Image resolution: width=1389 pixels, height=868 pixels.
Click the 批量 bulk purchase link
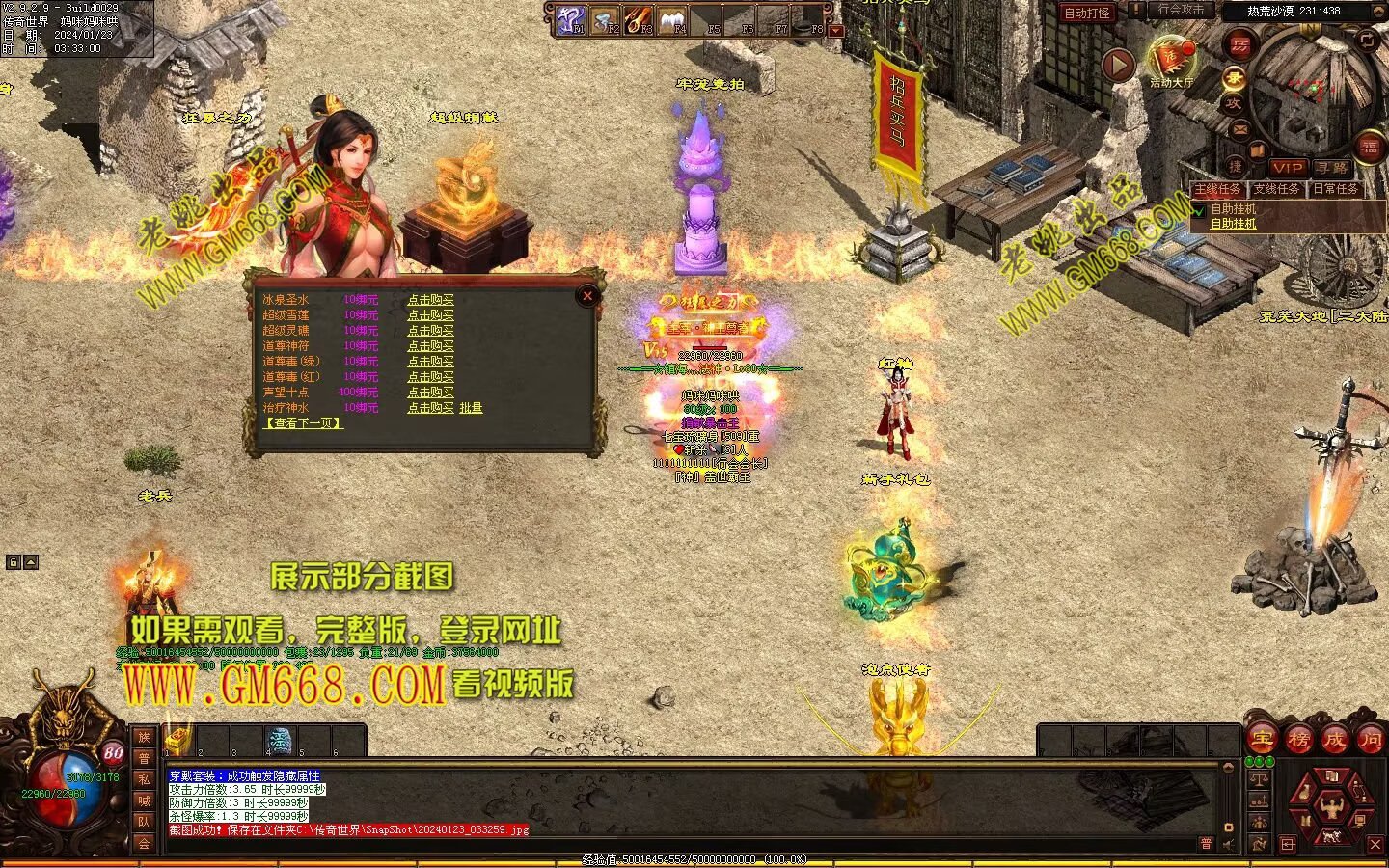(x=471, y=408)
